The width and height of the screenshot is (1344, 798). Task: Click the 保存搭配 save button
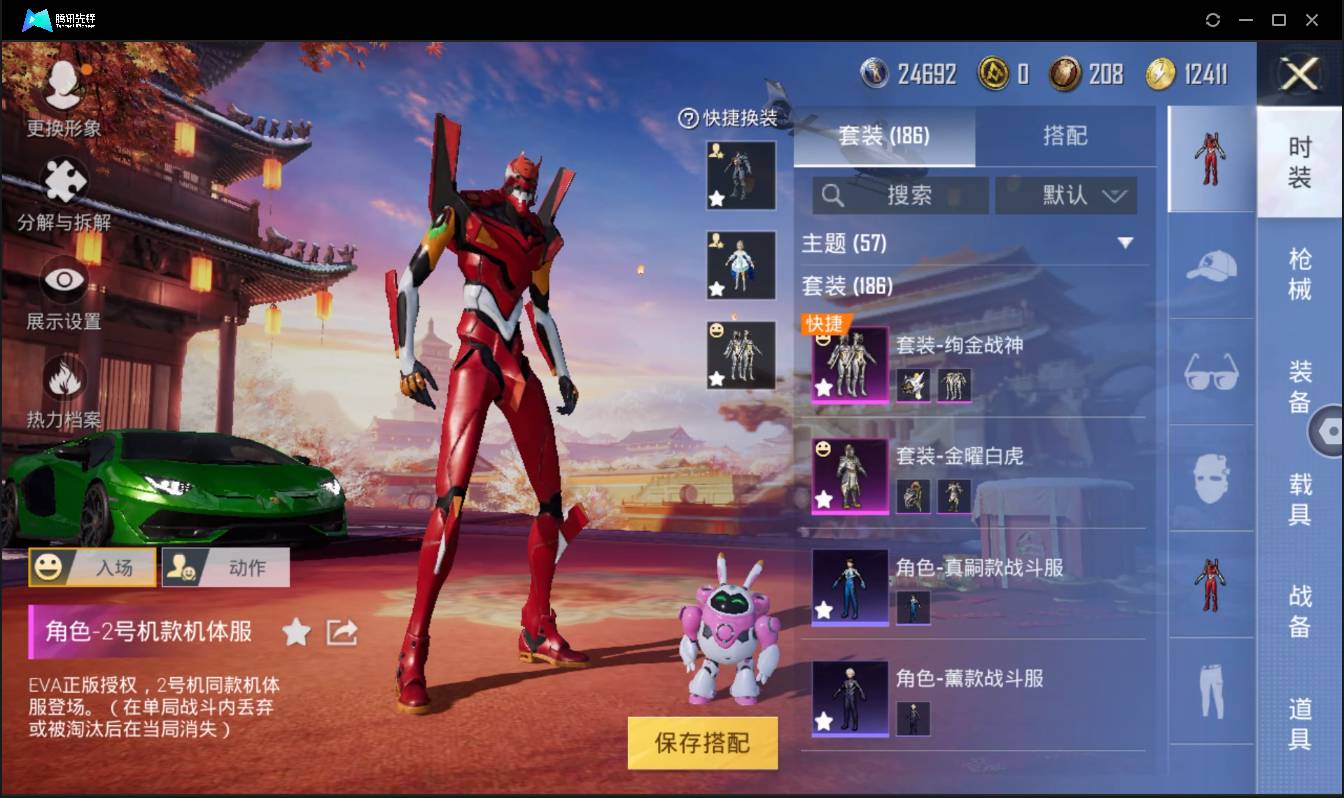[x=702, y=743]
